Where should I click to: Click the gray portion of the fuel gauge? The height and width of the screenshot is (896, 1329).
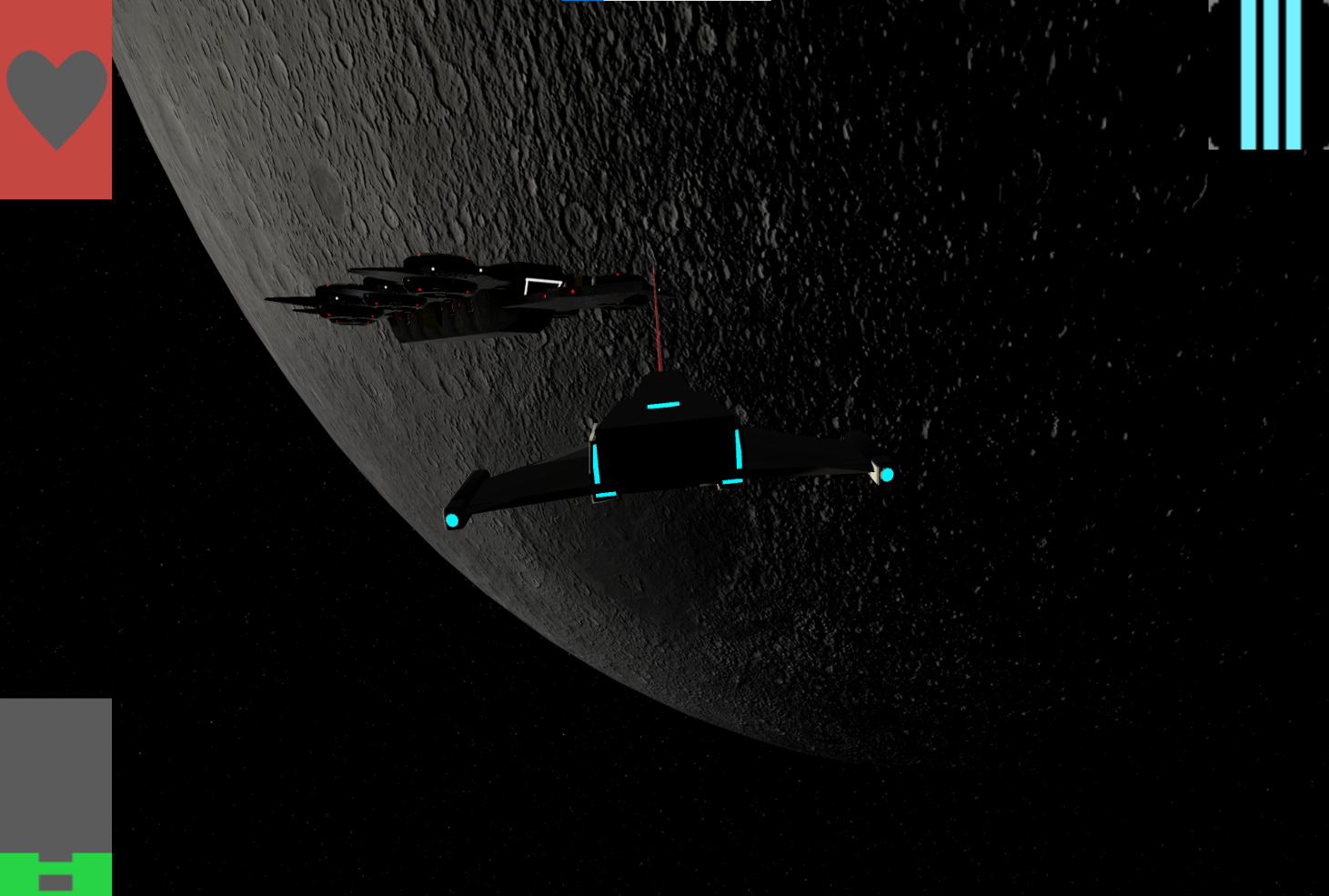click(56, 773)
